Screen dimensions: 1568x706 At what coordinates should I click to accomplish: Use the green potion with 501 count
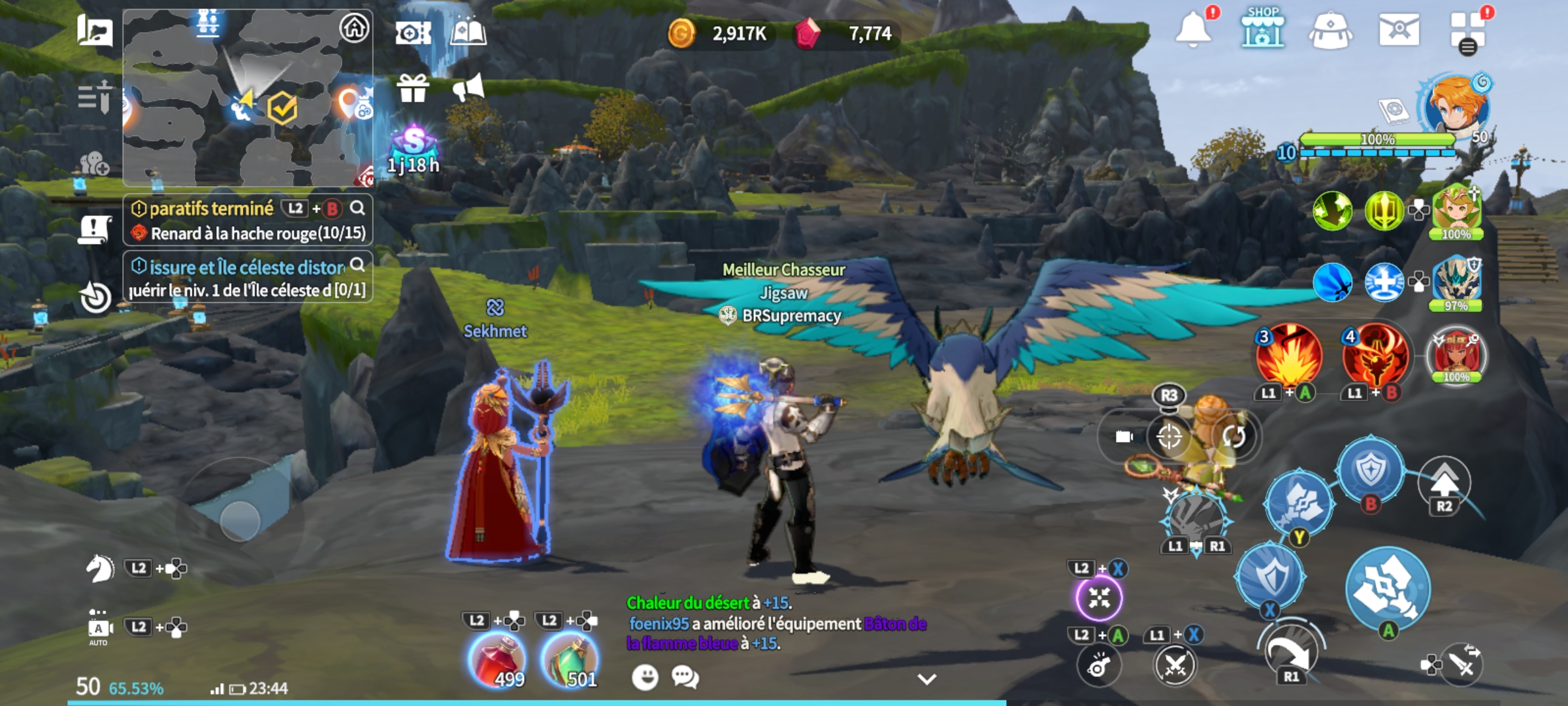[x=570, y=660]
